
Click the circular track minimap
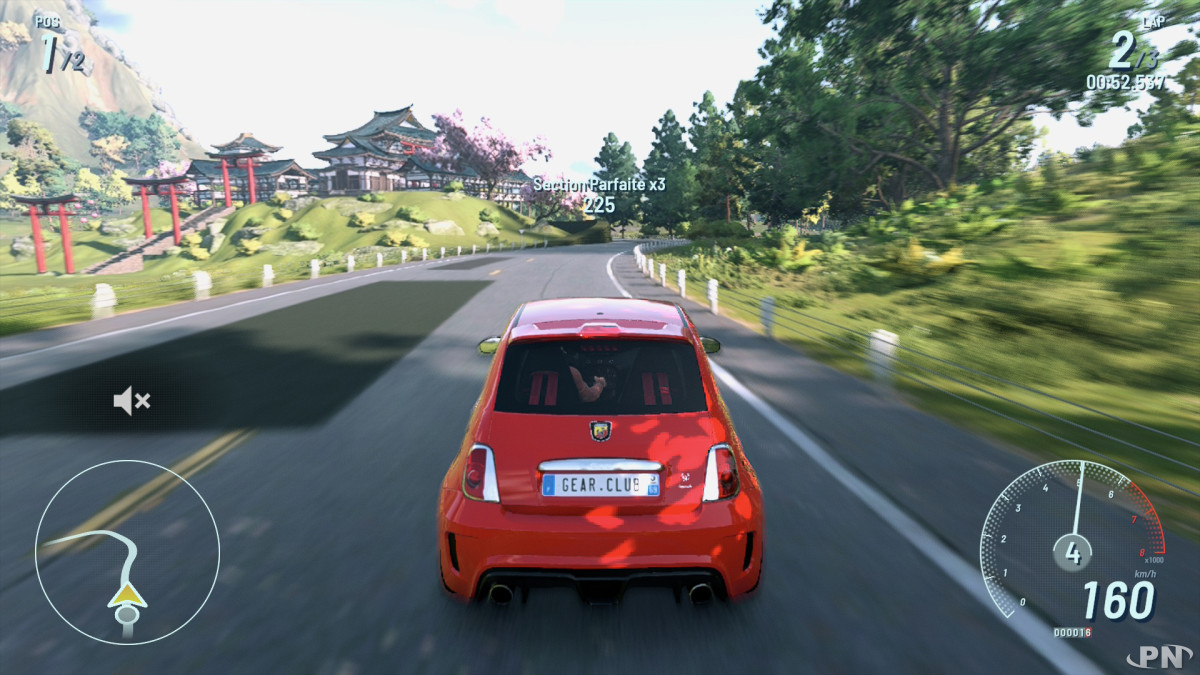(x=127, y=552)
